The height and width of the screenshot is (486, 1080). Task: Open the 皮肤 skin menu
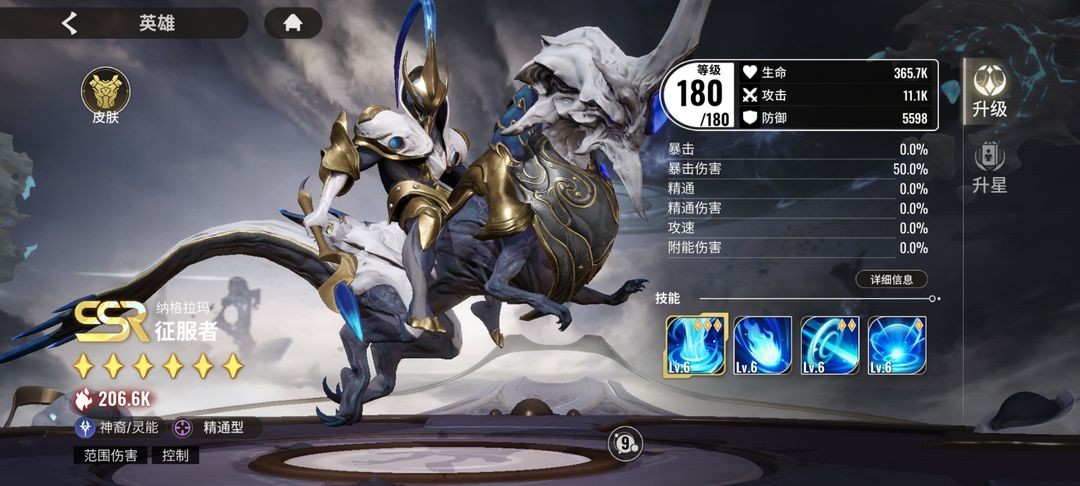[x=100, y=96]
